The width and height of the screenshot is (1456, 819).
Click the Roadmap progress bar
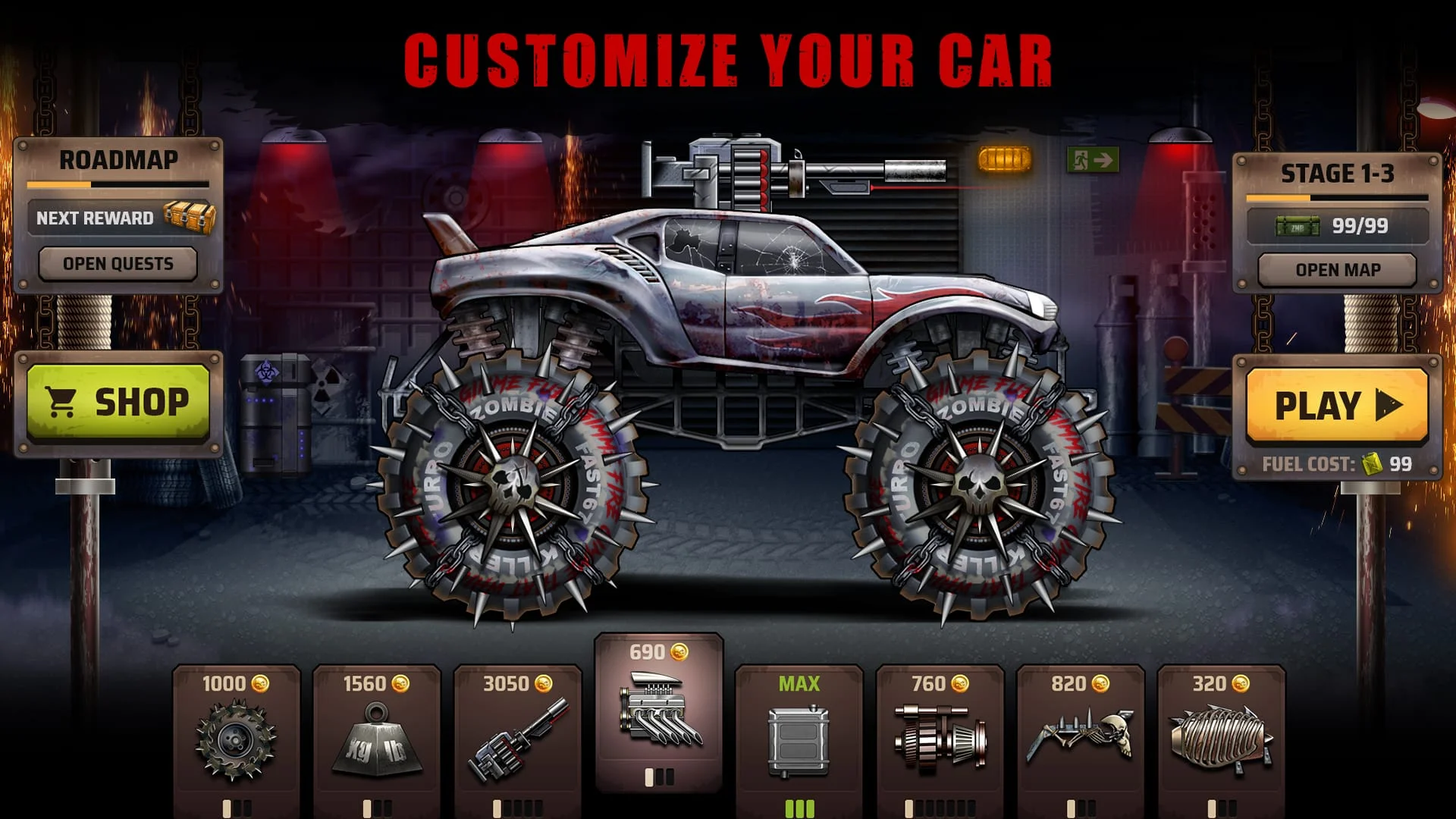[118, 183]
